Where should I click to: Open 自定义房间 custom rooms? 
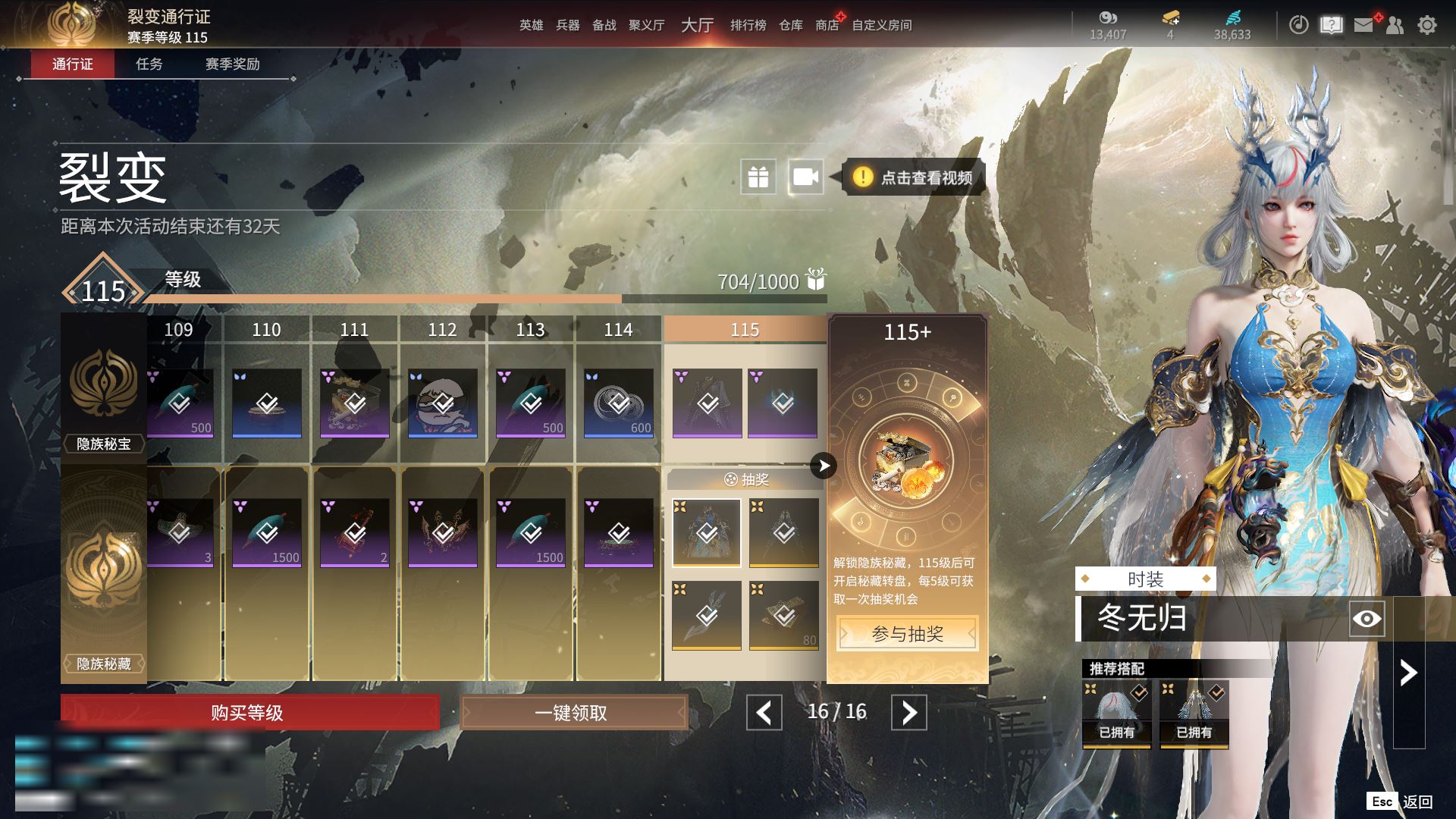point(881,25)
